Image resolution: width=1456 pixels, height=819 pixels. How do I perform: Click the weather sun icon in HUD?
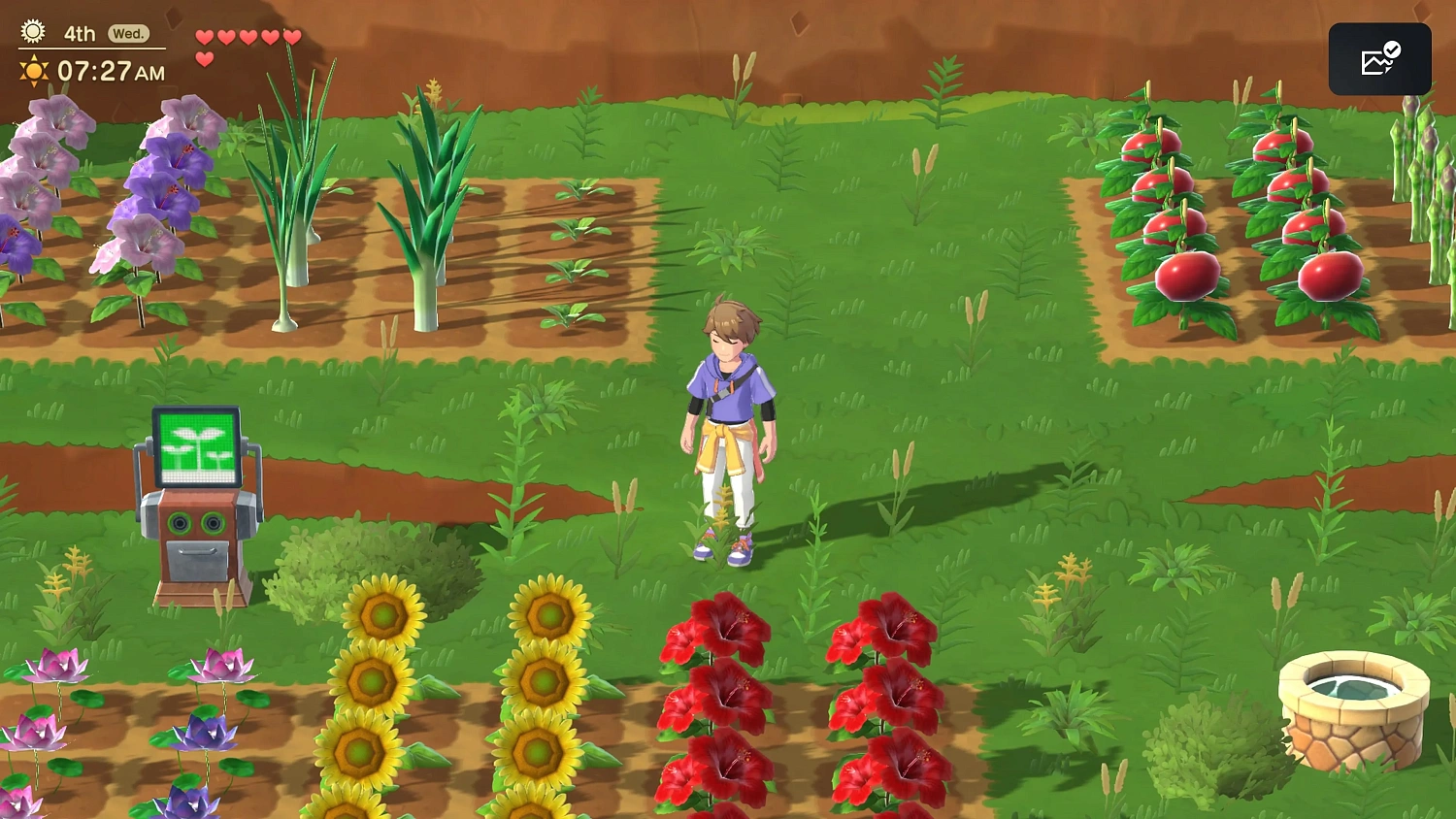(32, 32)
